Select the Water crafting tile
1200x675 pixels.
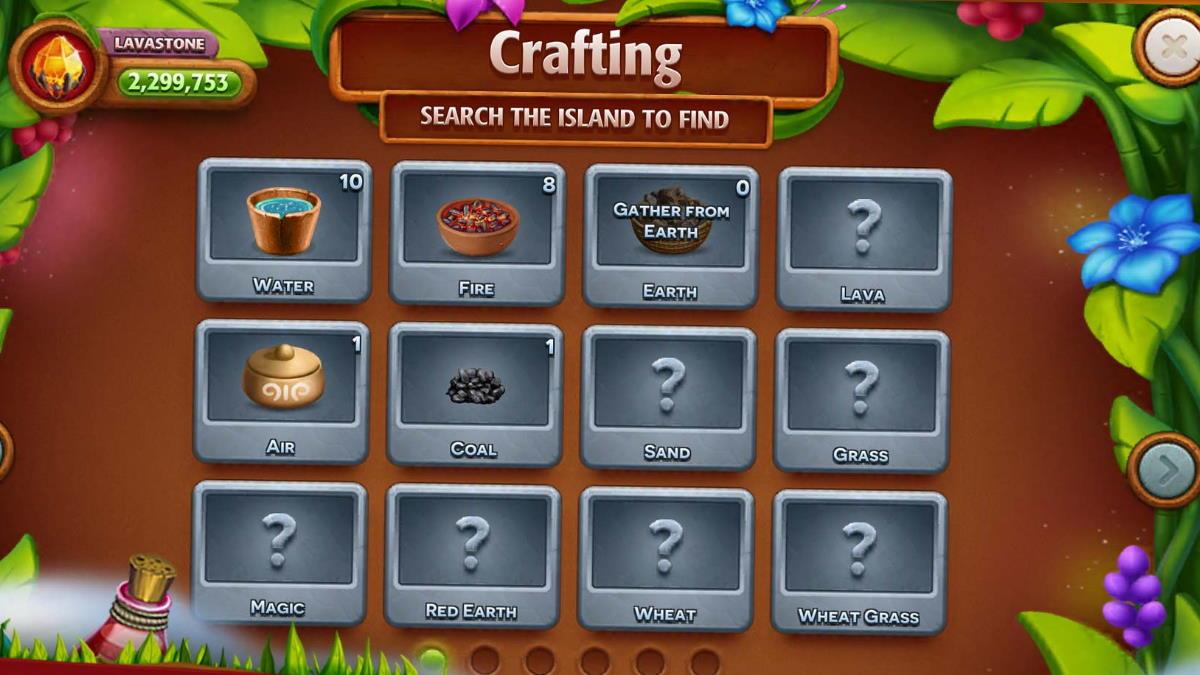[284, 229]
